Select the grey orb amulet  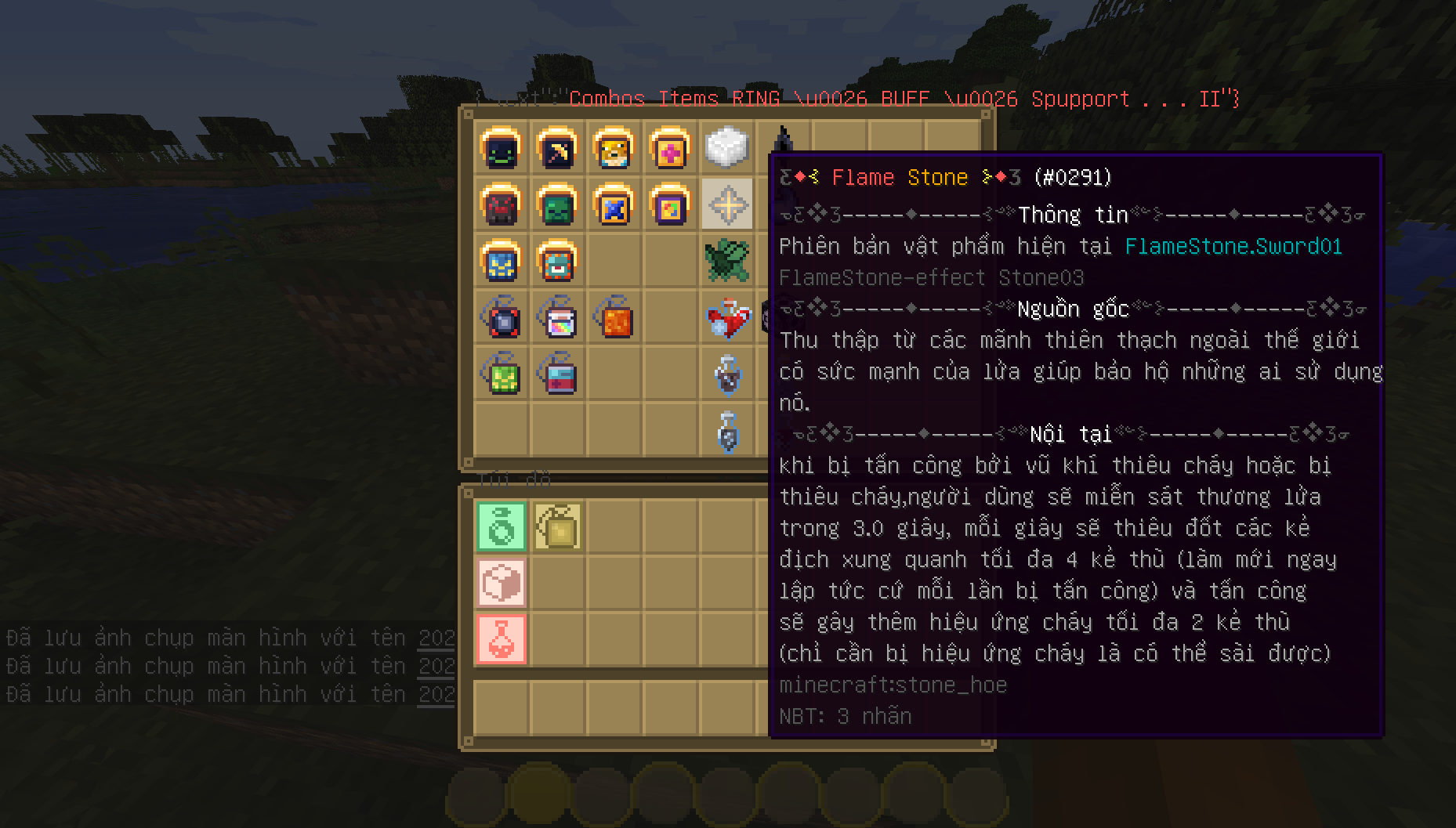coord(501,317)
